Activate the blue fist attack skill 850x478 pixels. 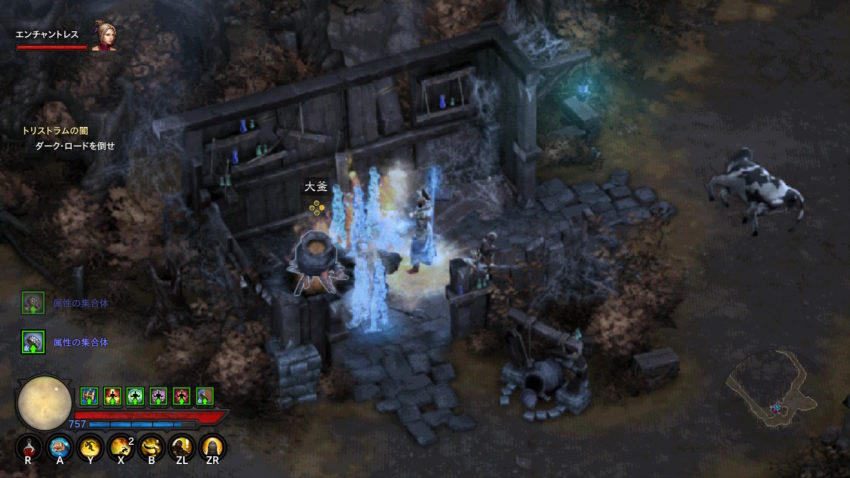60,447
